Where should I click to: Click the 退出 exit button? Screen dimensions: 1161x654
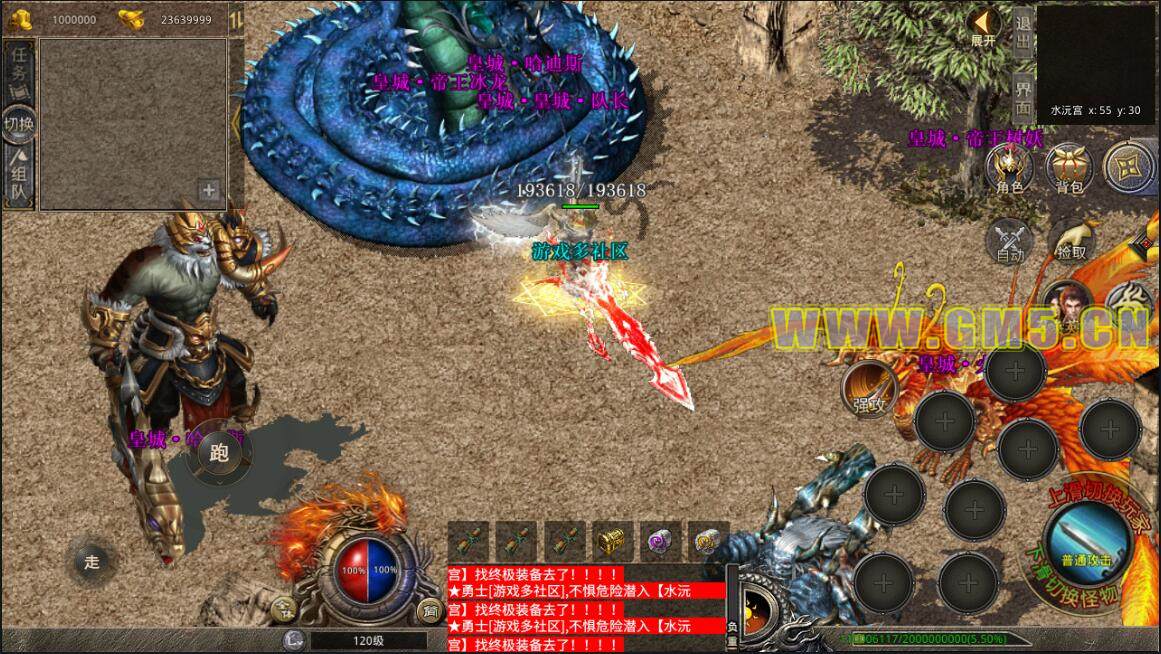(1022, 31)
